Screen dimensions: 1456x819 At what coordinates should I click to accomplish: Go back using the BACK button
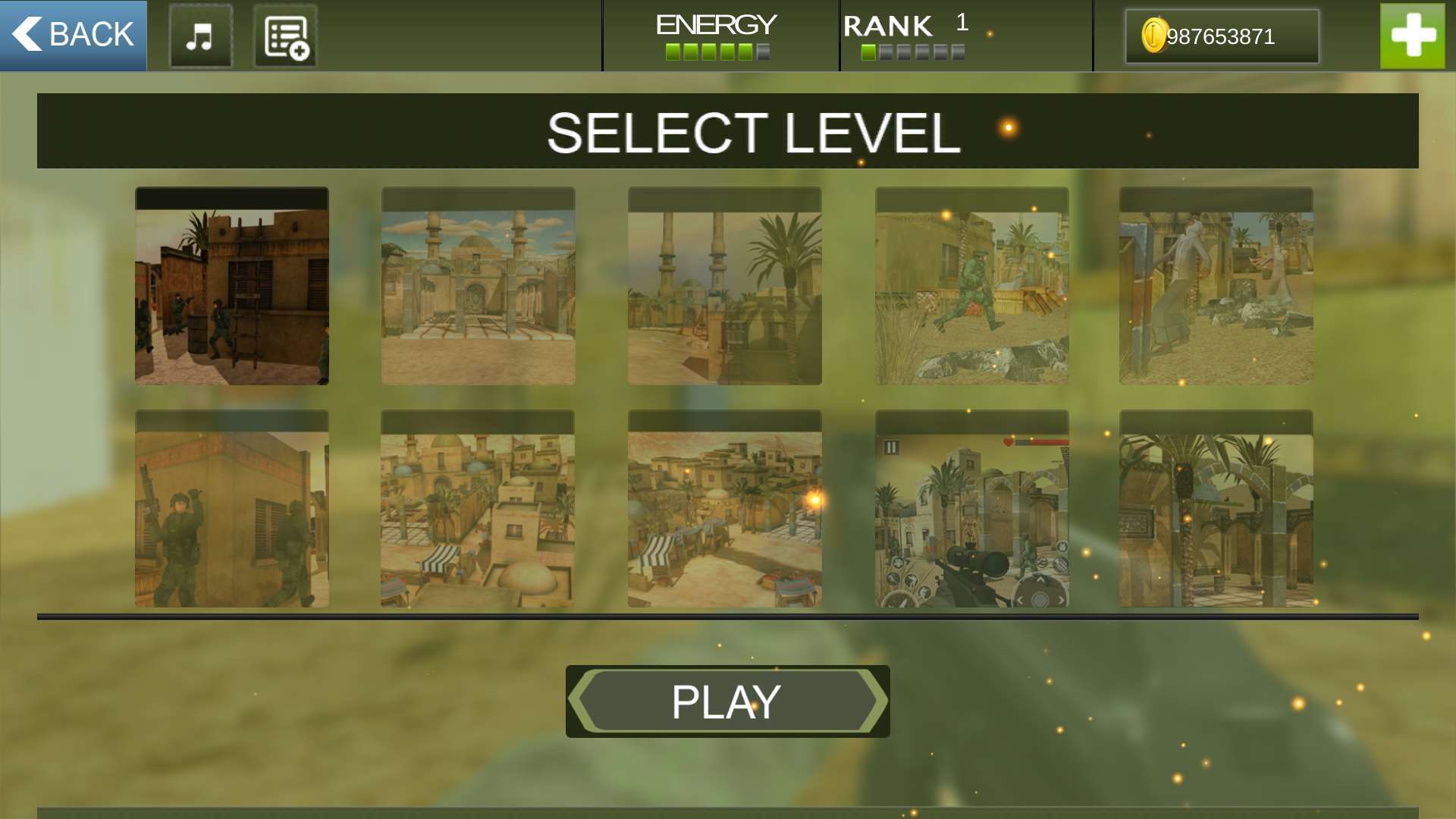(74, 36)
